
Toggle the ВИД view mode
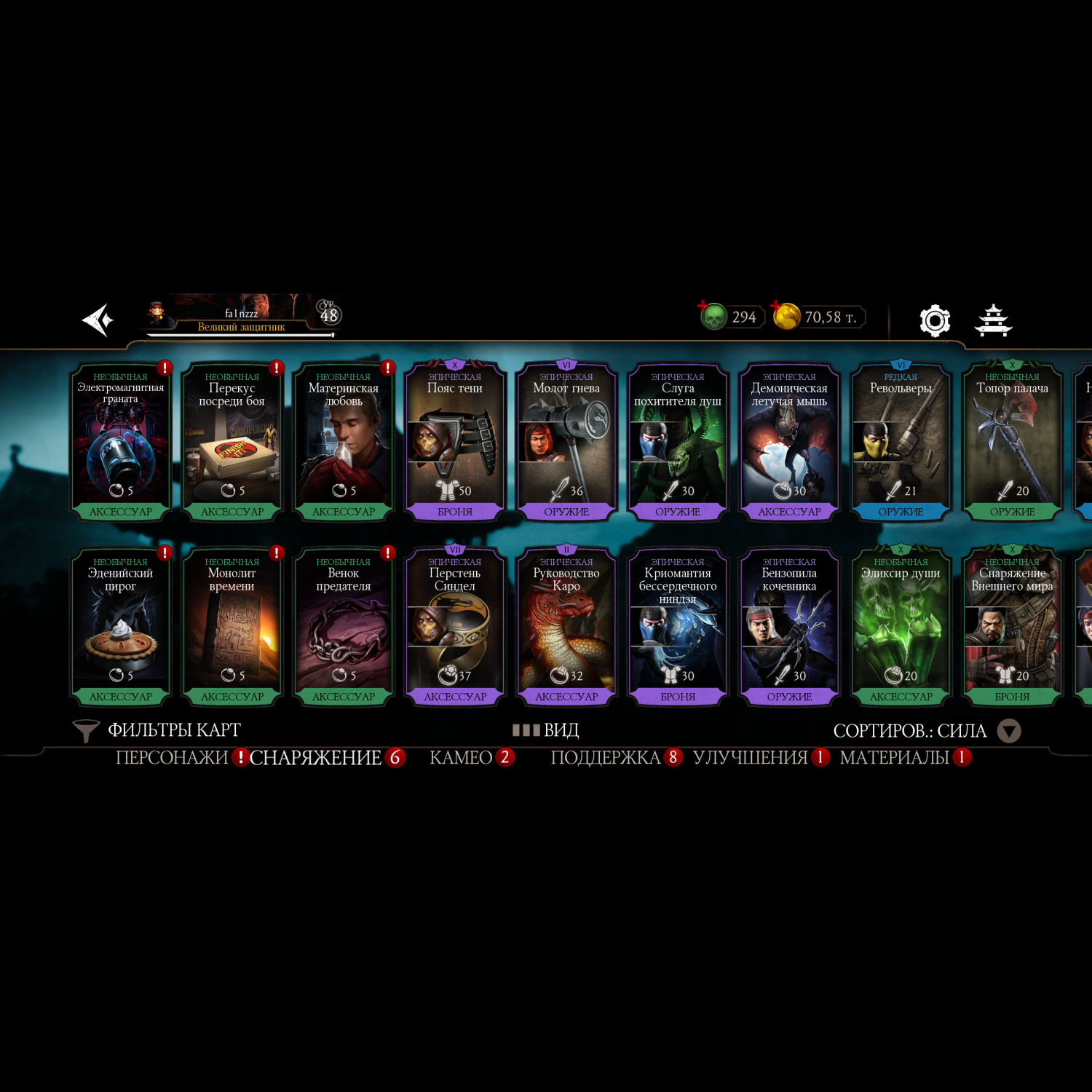tap(546, 730)
